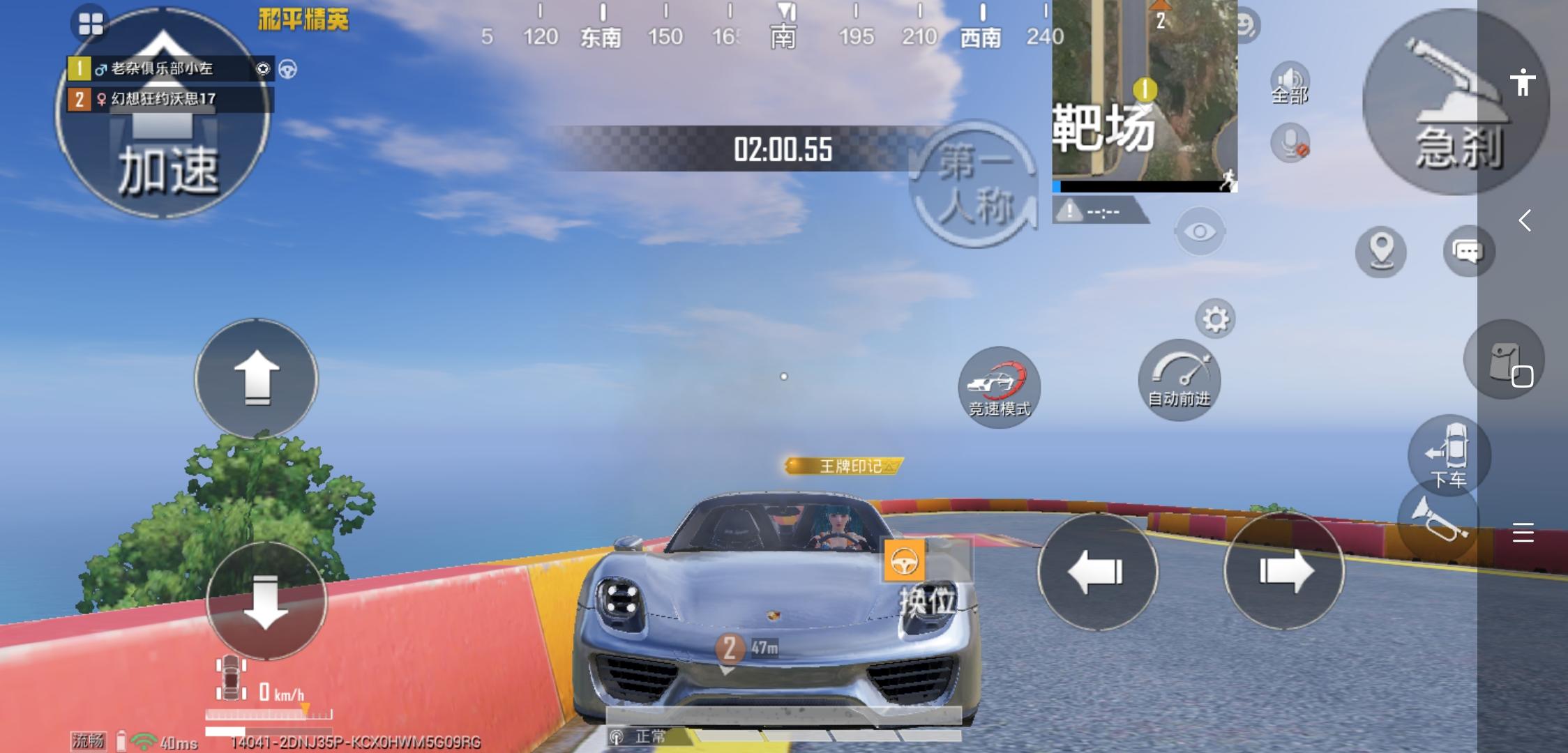Expand the hamburger menu lines icon

pos(1523,533)
